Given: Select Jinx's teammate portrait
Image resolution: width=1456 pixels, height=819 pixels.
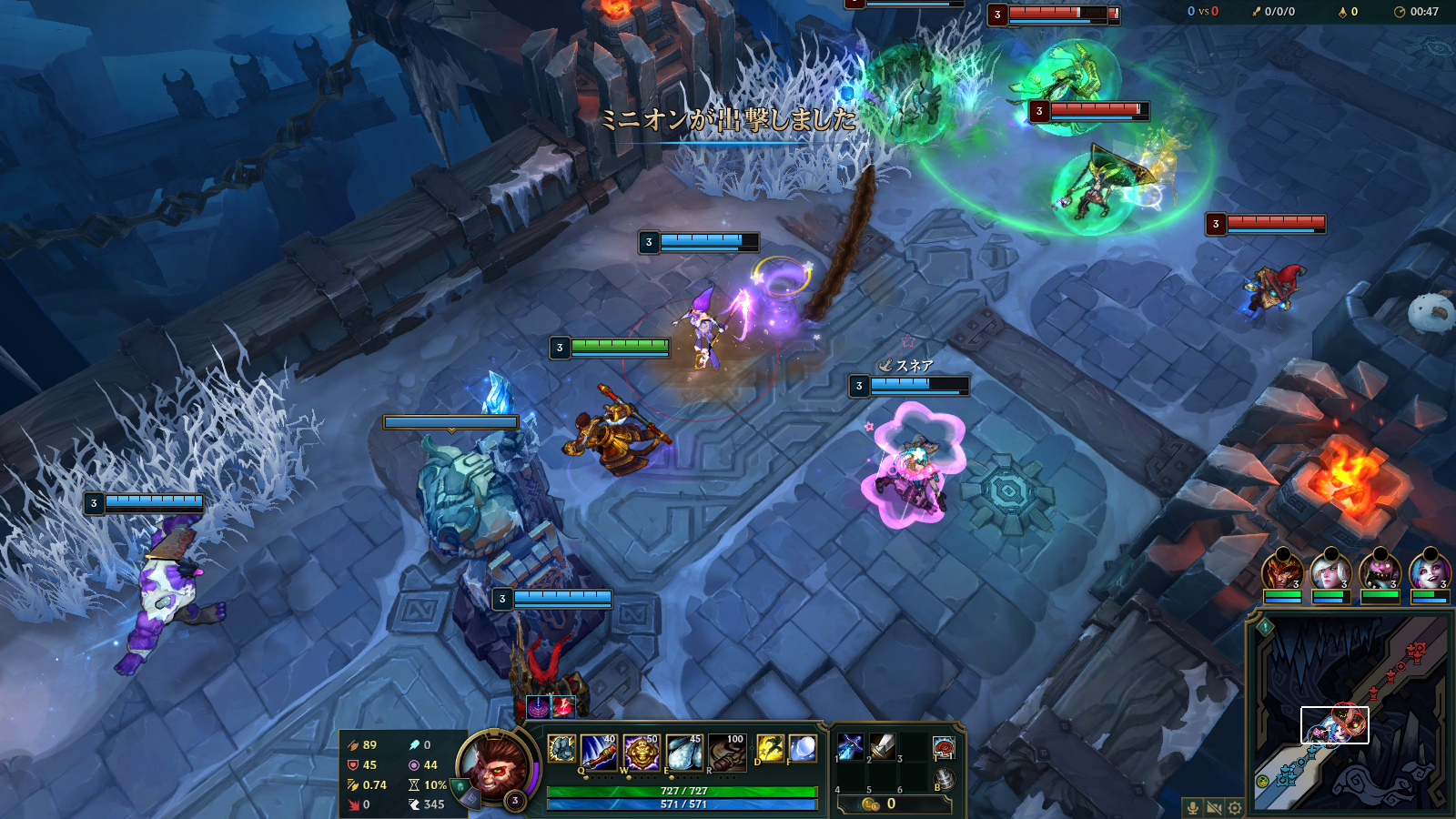Looking at the screenshot, I should [1429, 573].
